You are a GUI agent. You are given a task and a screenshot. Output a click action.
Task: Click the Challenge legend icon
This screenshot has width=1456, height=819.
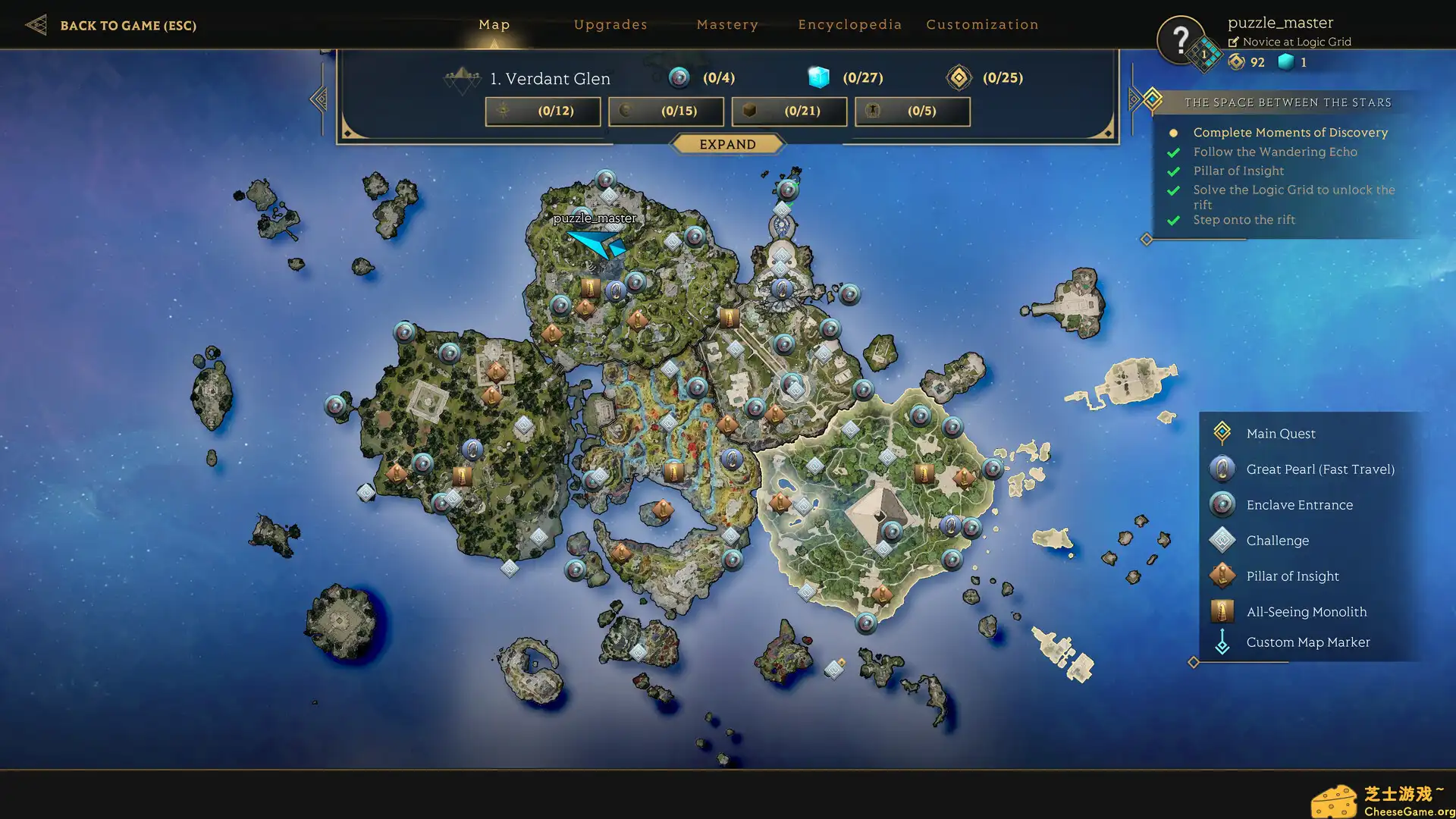pyautogui.click(x=1222, y=539)
